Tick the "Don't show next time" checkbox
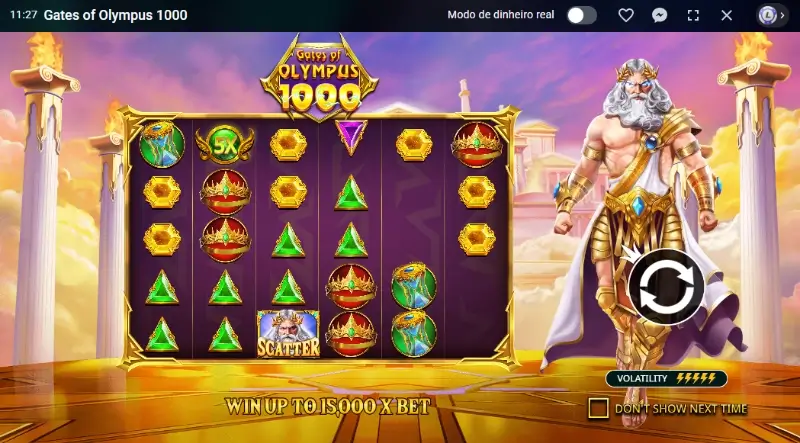 tap(598, 408)
